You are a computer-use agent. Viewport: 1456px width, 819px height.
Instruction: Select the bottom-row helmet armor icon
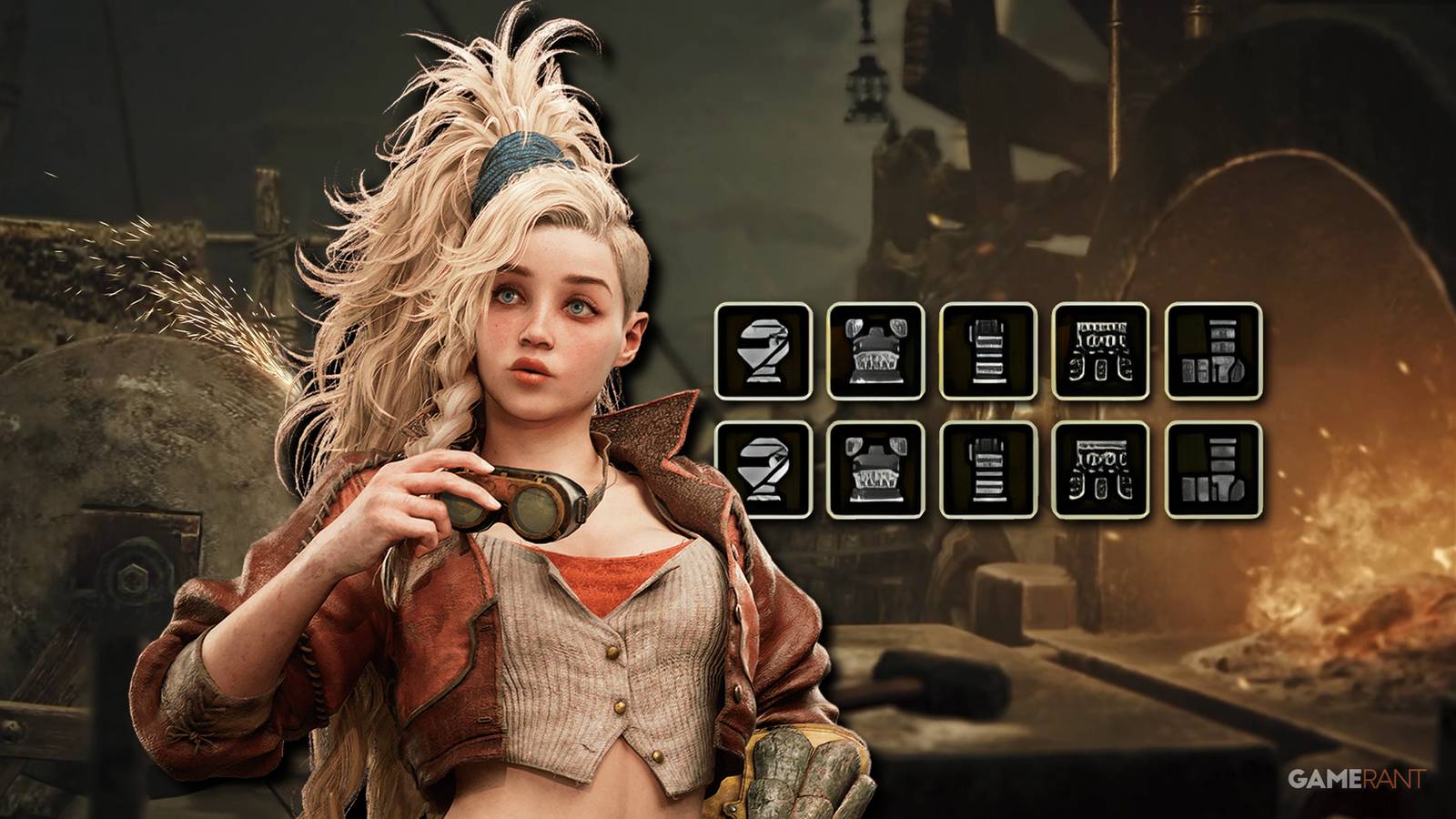point(763,473)
